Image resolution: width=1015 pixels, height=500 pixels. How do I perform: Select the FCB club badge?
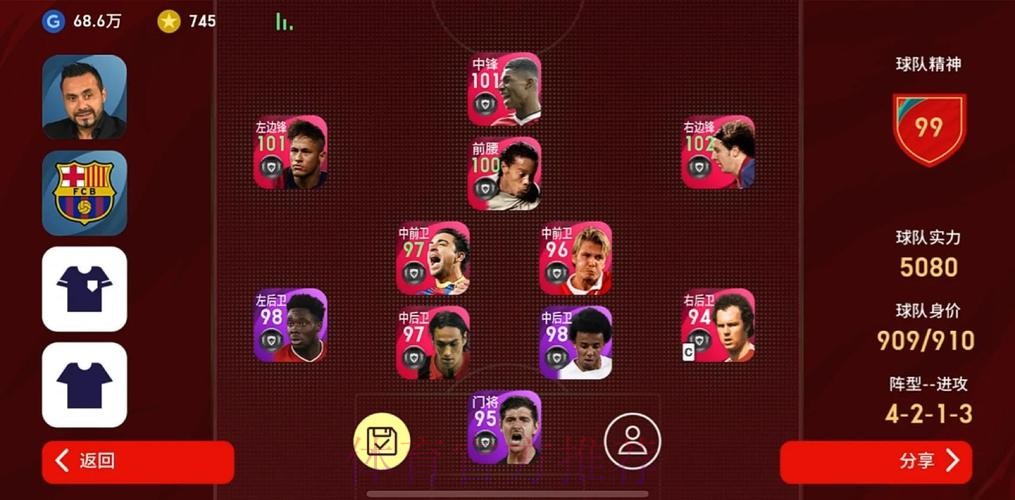pos(84,193)
